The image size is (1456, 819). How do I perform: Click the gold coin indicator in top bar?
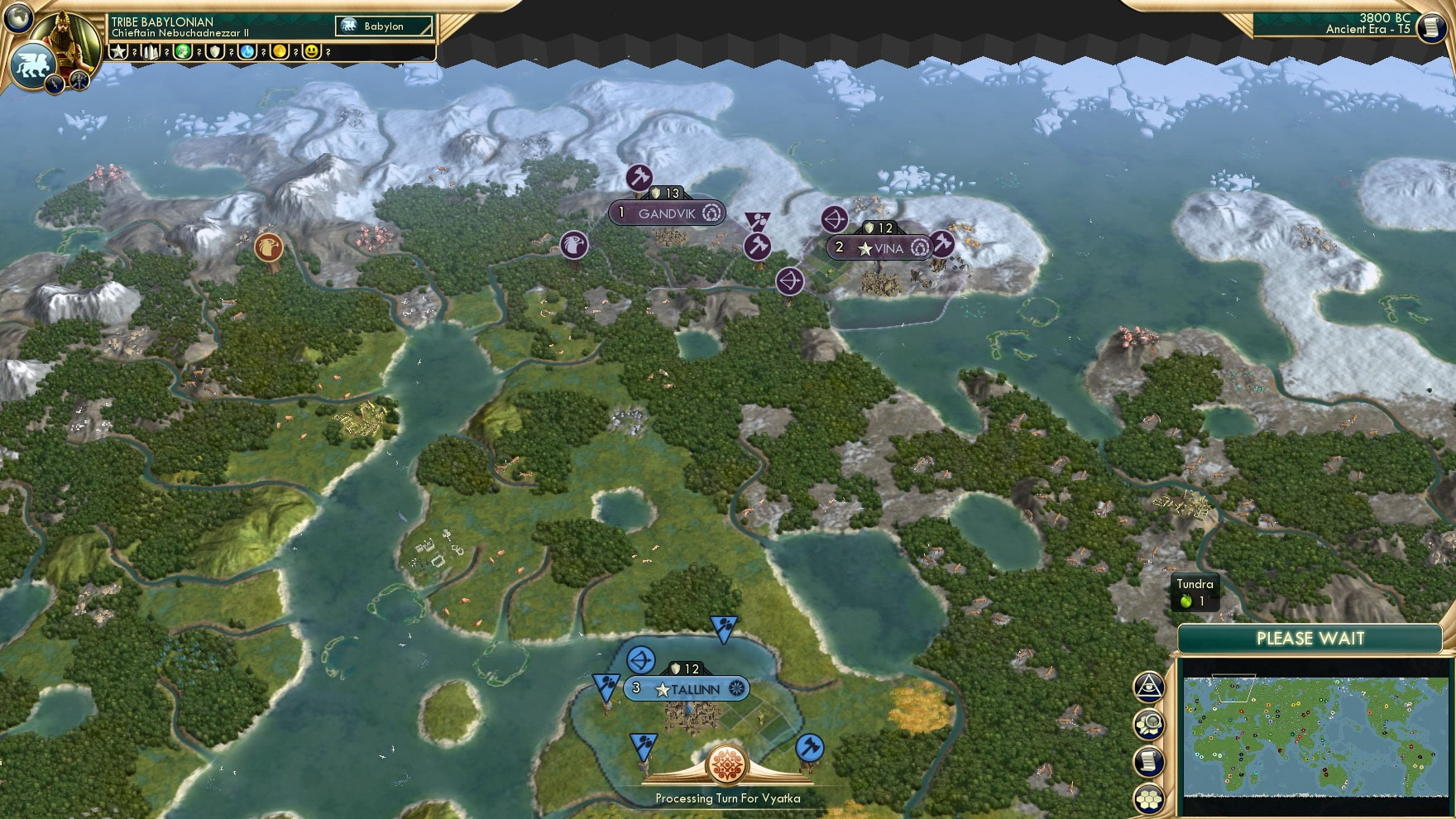pyautogui.click(x=278, y=52)
